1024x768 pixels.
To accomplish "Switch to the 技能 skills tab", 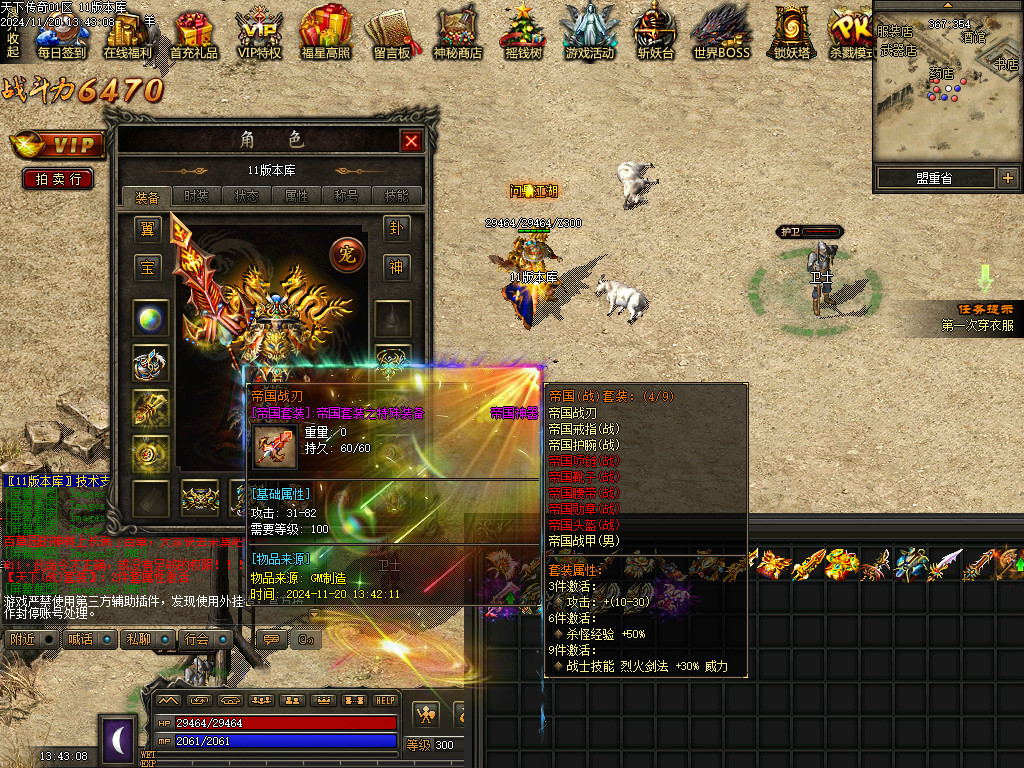I will tap(397, 196).
